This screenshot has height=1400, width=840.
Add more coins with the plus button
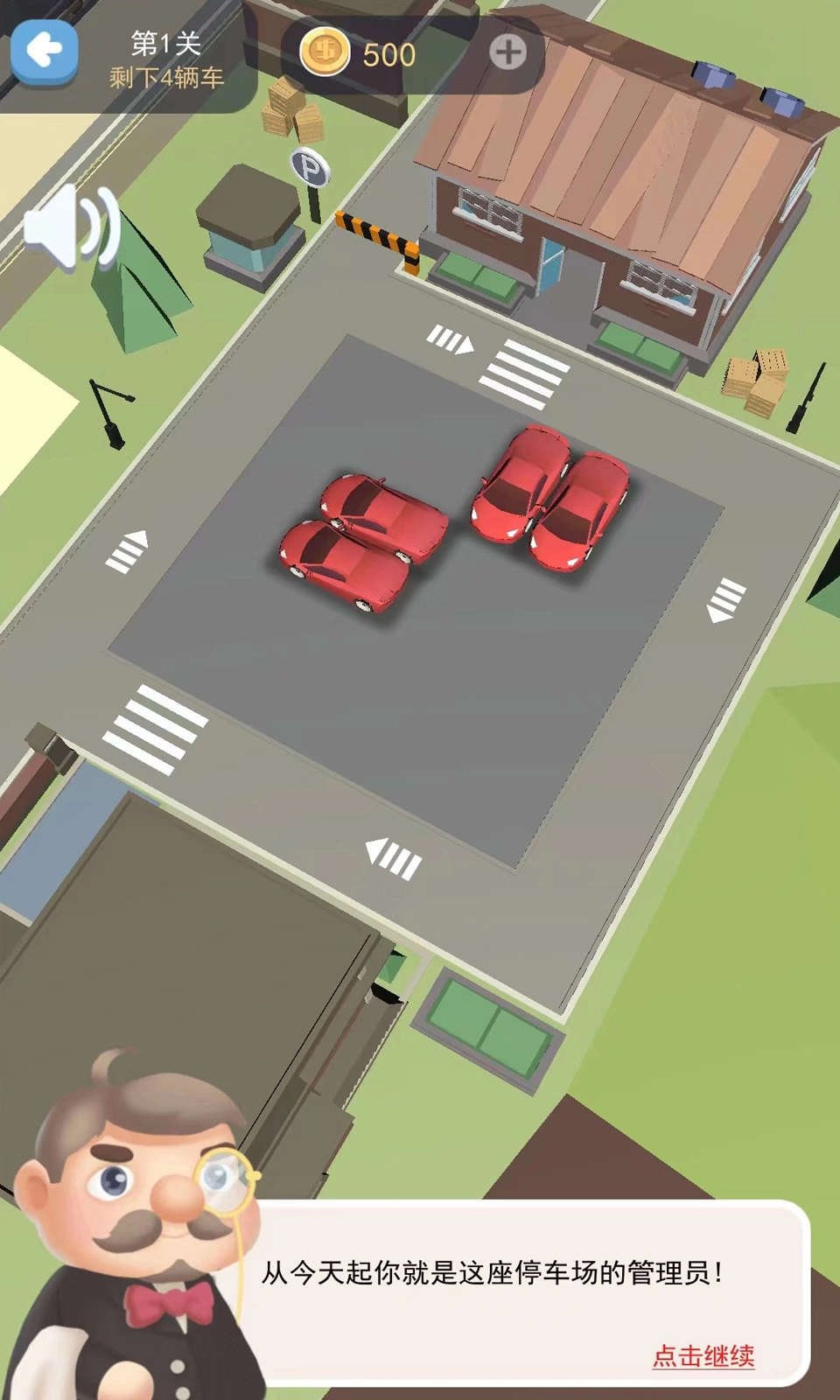(x=507, y=53)
